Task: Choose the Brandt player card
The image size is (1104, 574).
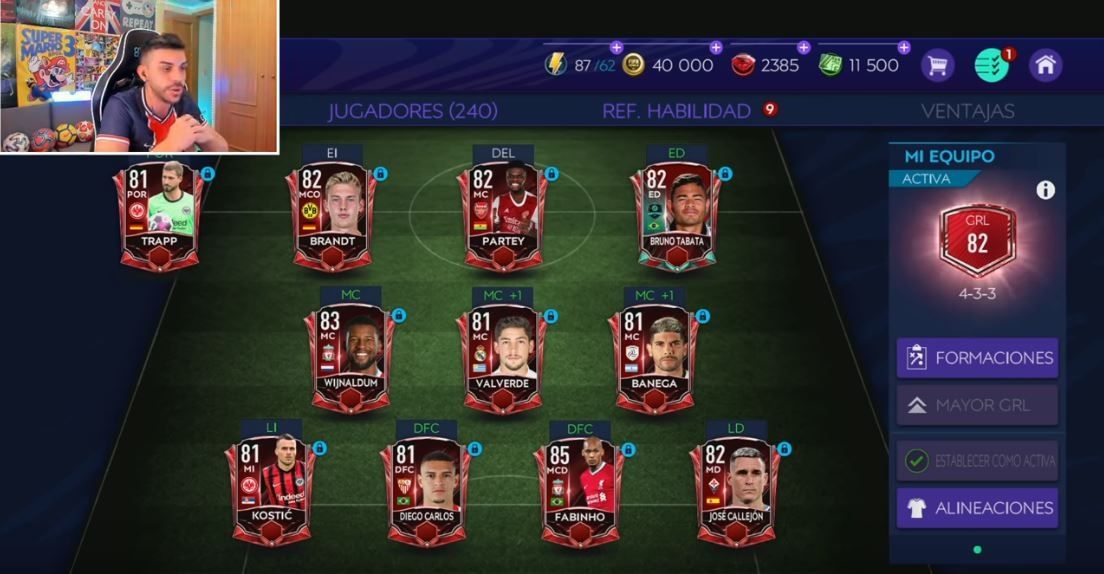Action: (333, 216)
